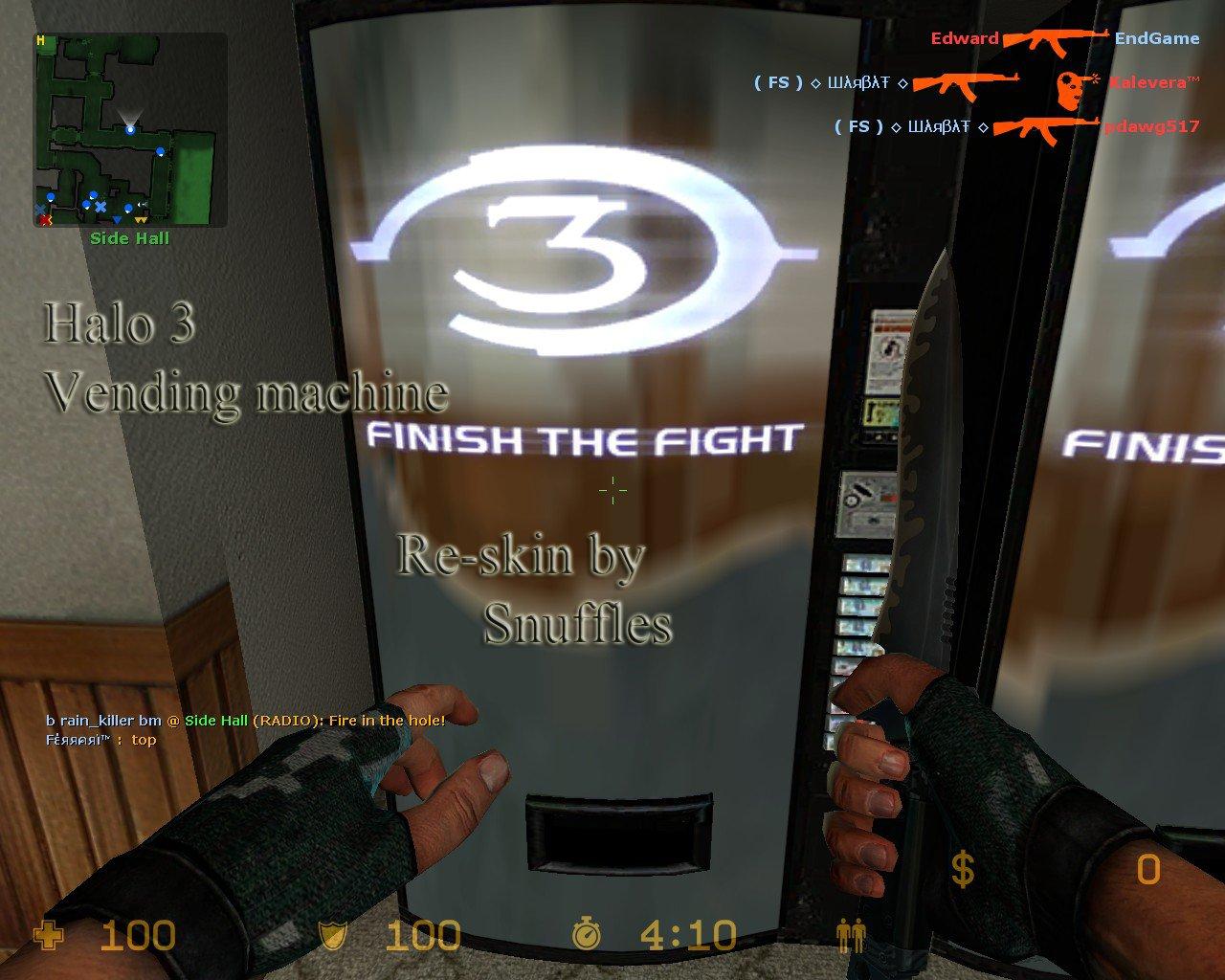Click the Side Hall location label

tap(129, 238)
